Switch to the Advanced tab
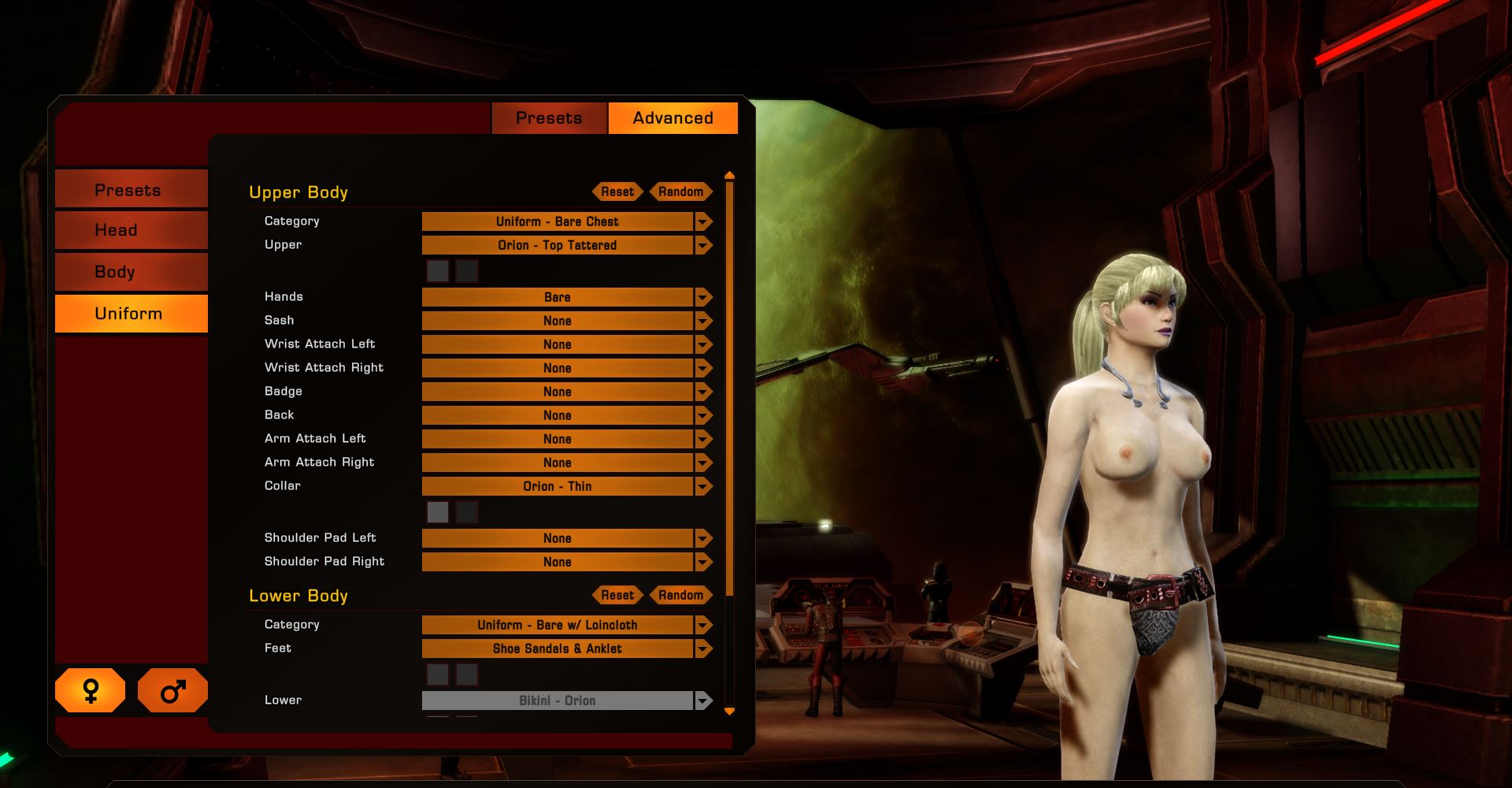1512x788 pixels. coord(673,118)
